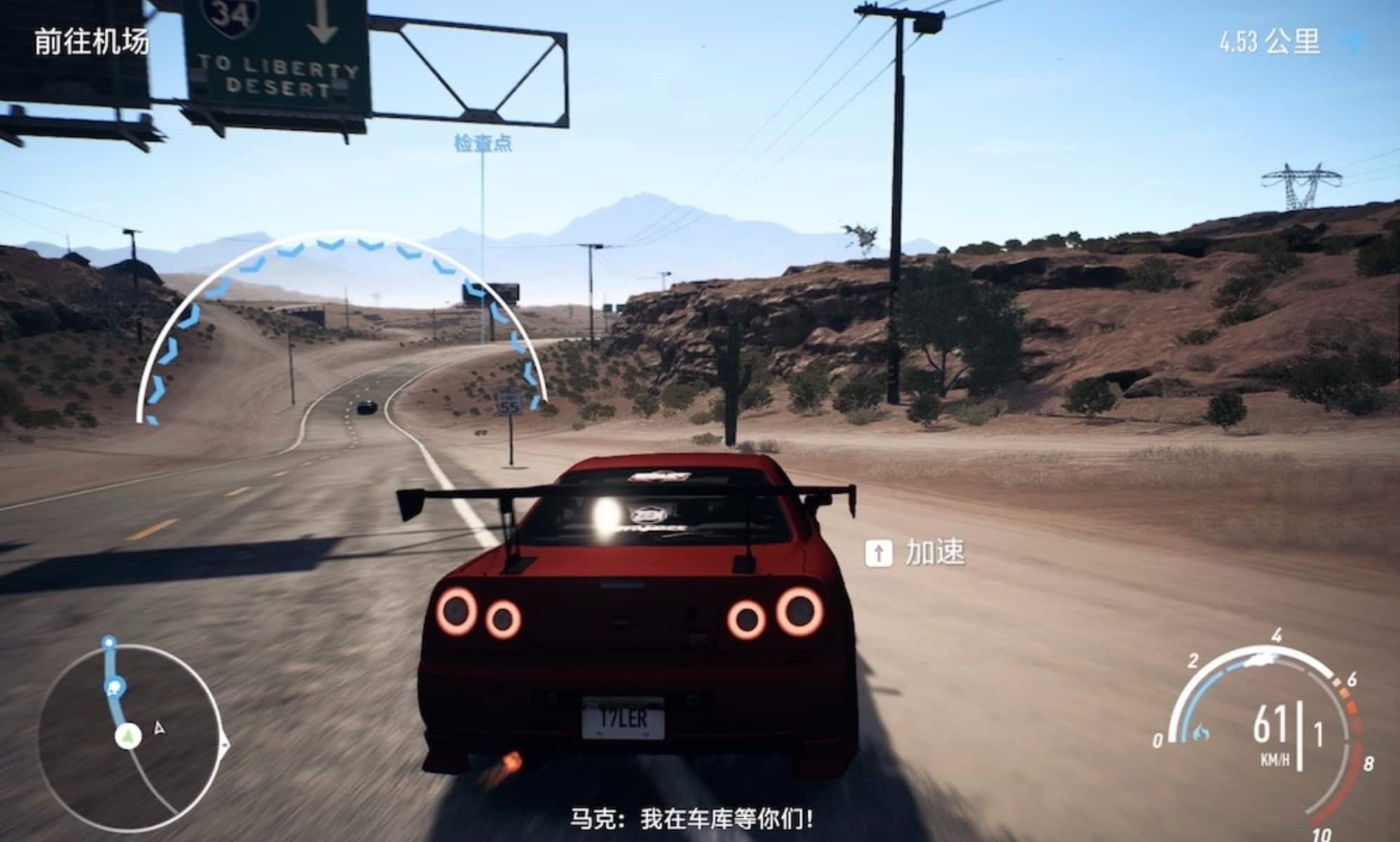Click the "检查点" checkpoint marker label
Screen dimensions: 1400x842
point(483,144)
